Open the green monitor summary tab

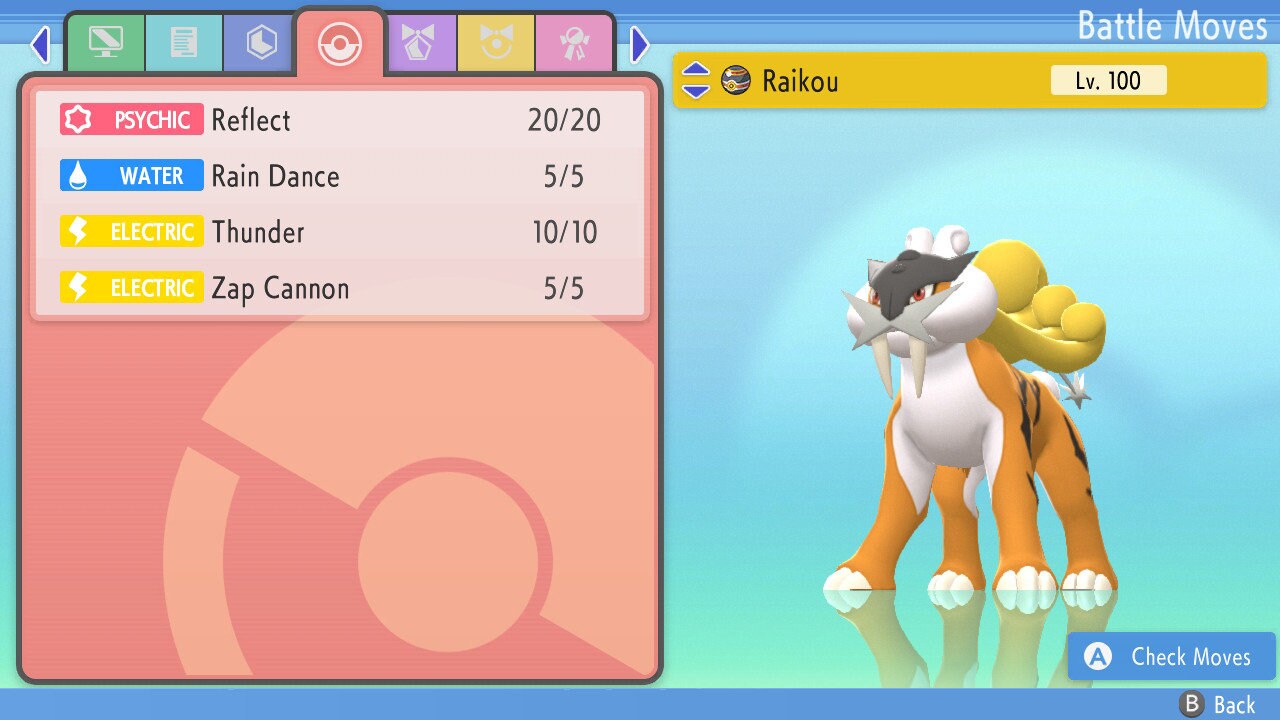click(x=105, y=43)
